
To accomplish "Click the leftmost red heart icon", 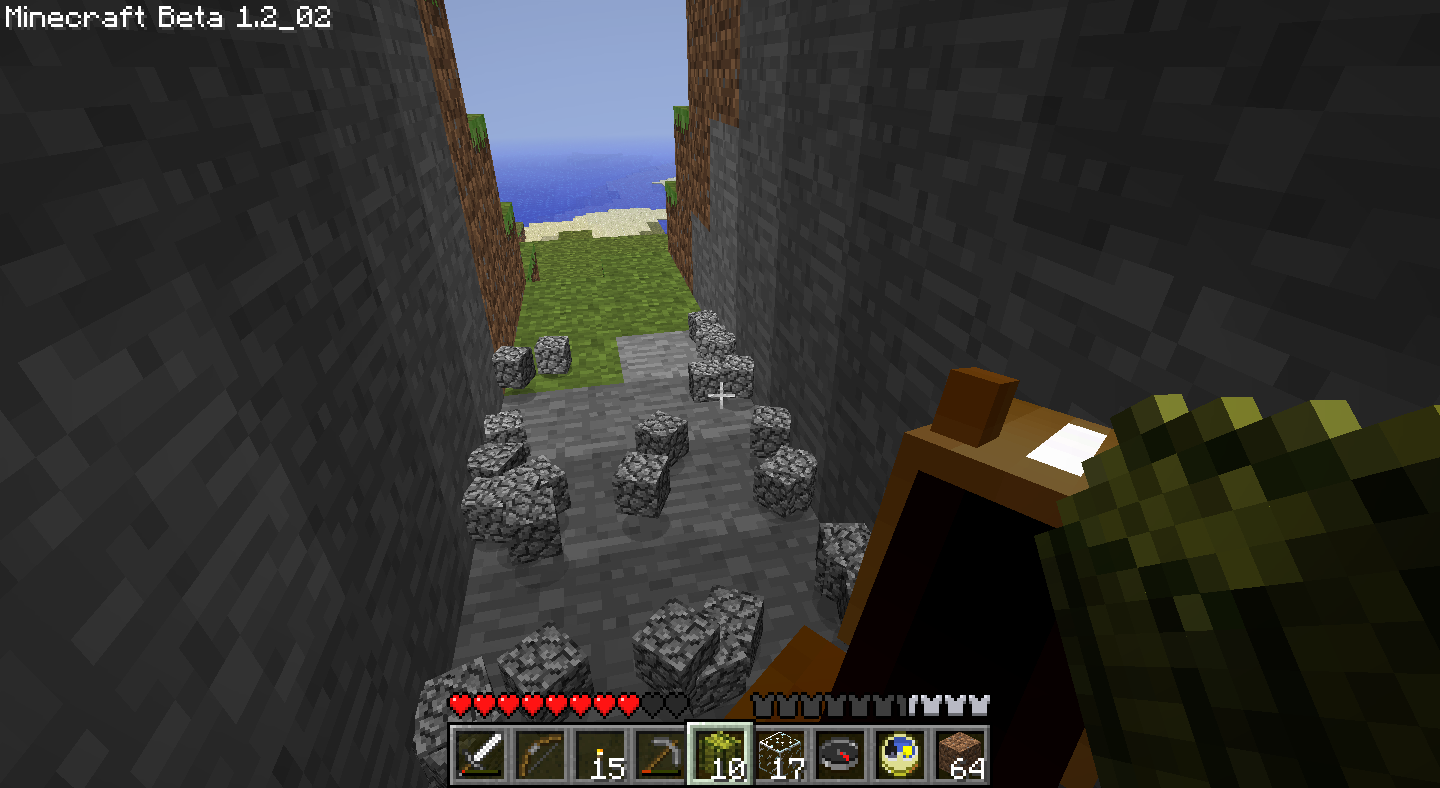I will coord(460,704).
